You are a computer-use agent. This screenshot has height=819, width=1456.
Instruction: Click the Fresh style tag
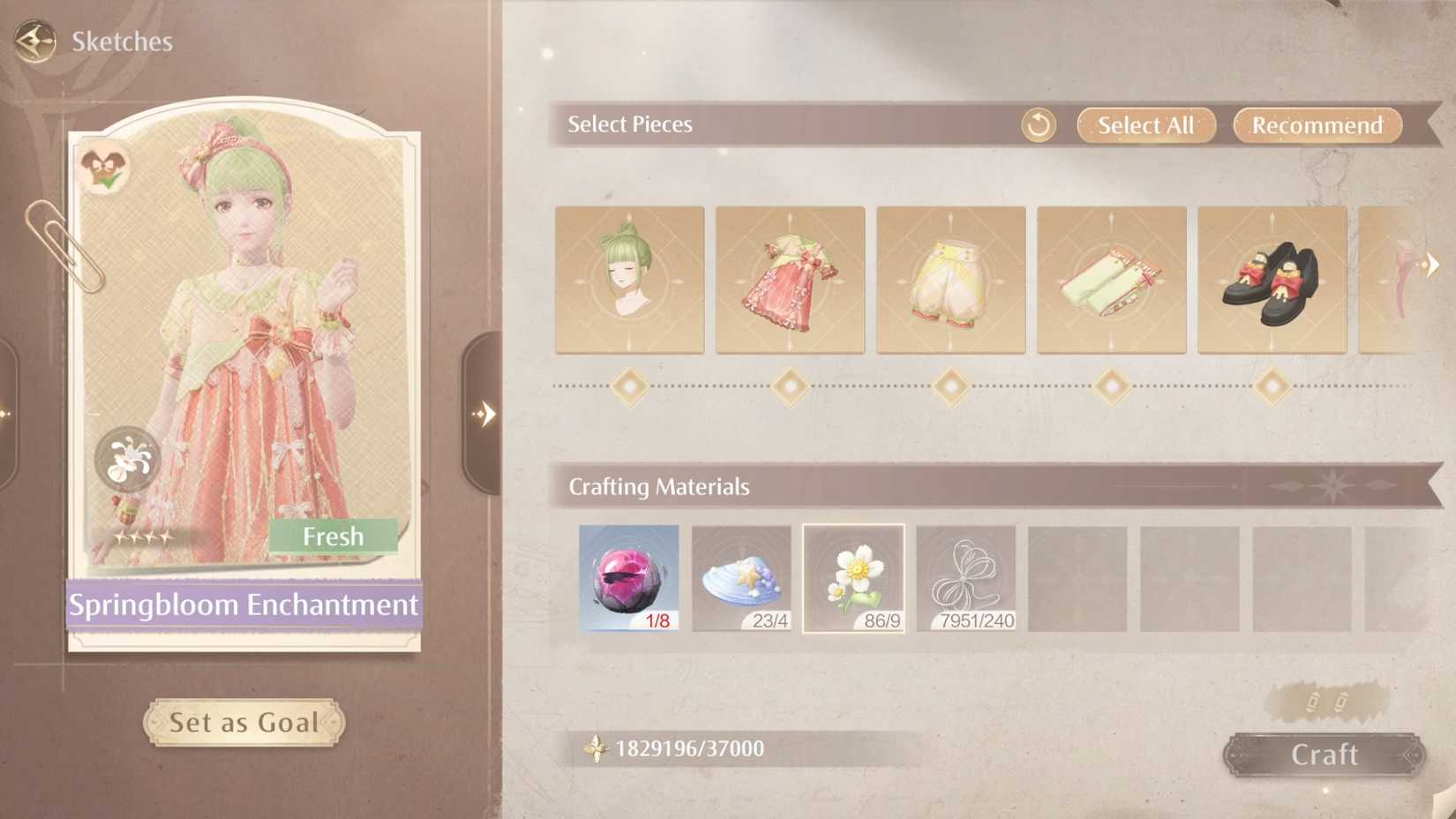point(334,536)
